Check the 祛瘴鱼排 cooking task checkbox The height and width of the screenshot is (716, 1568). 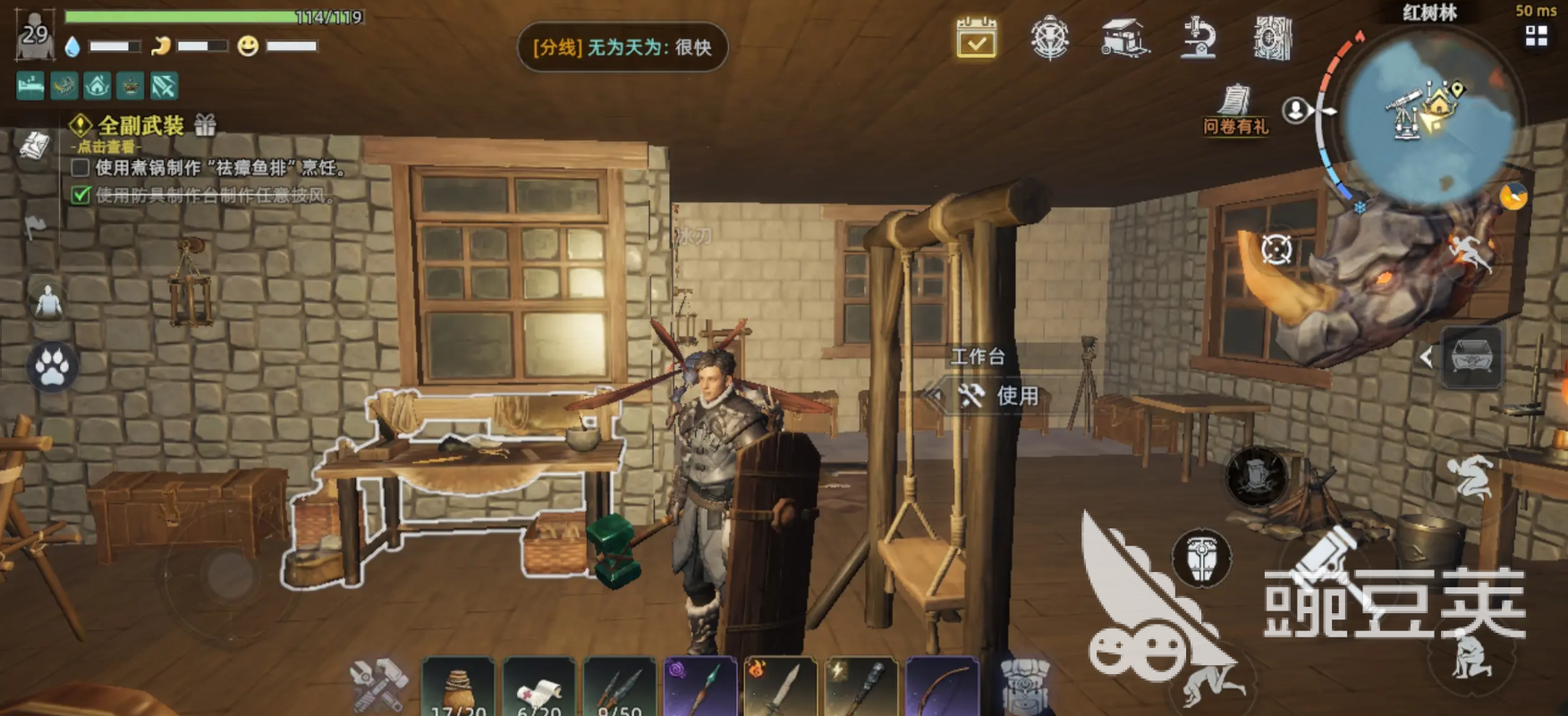click(x=80, y=169)
